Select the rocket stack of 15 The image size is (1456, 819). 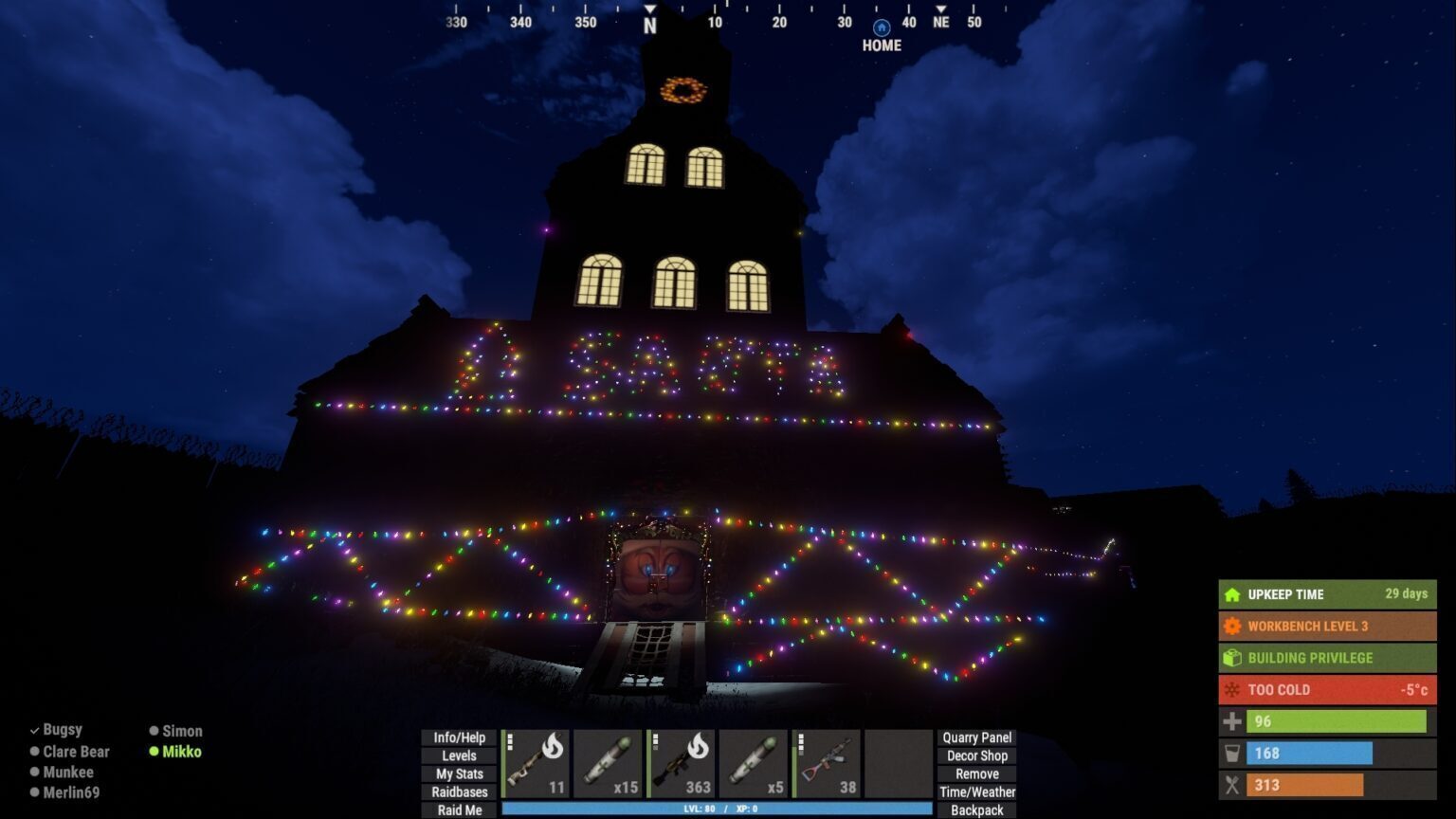609,763
